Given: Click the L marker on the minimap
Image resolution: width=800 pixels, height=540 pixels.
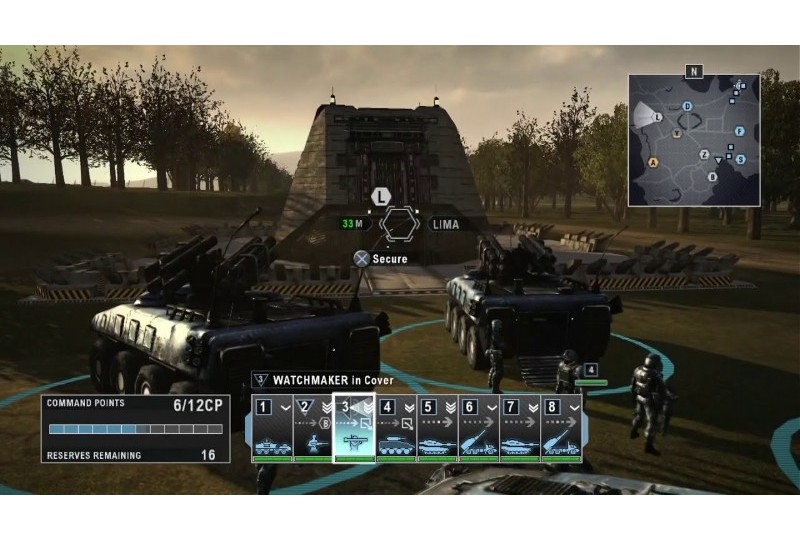Looking at the screenshot, I should point(657,117).
